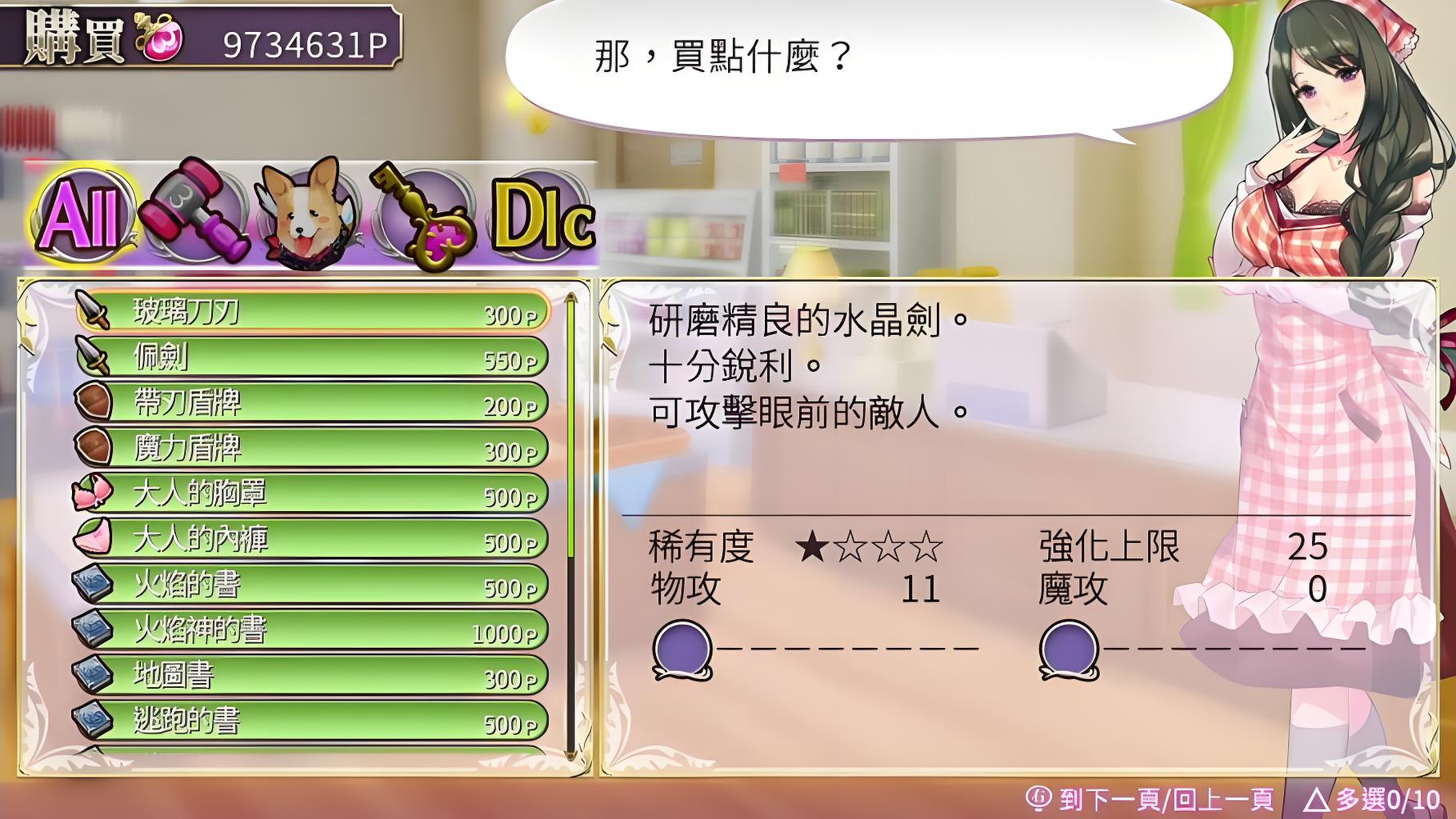Open the hammer weapons category tab
Image resolution: width=1456 pixels, height=819 pixels.
[x=192, y=212]
